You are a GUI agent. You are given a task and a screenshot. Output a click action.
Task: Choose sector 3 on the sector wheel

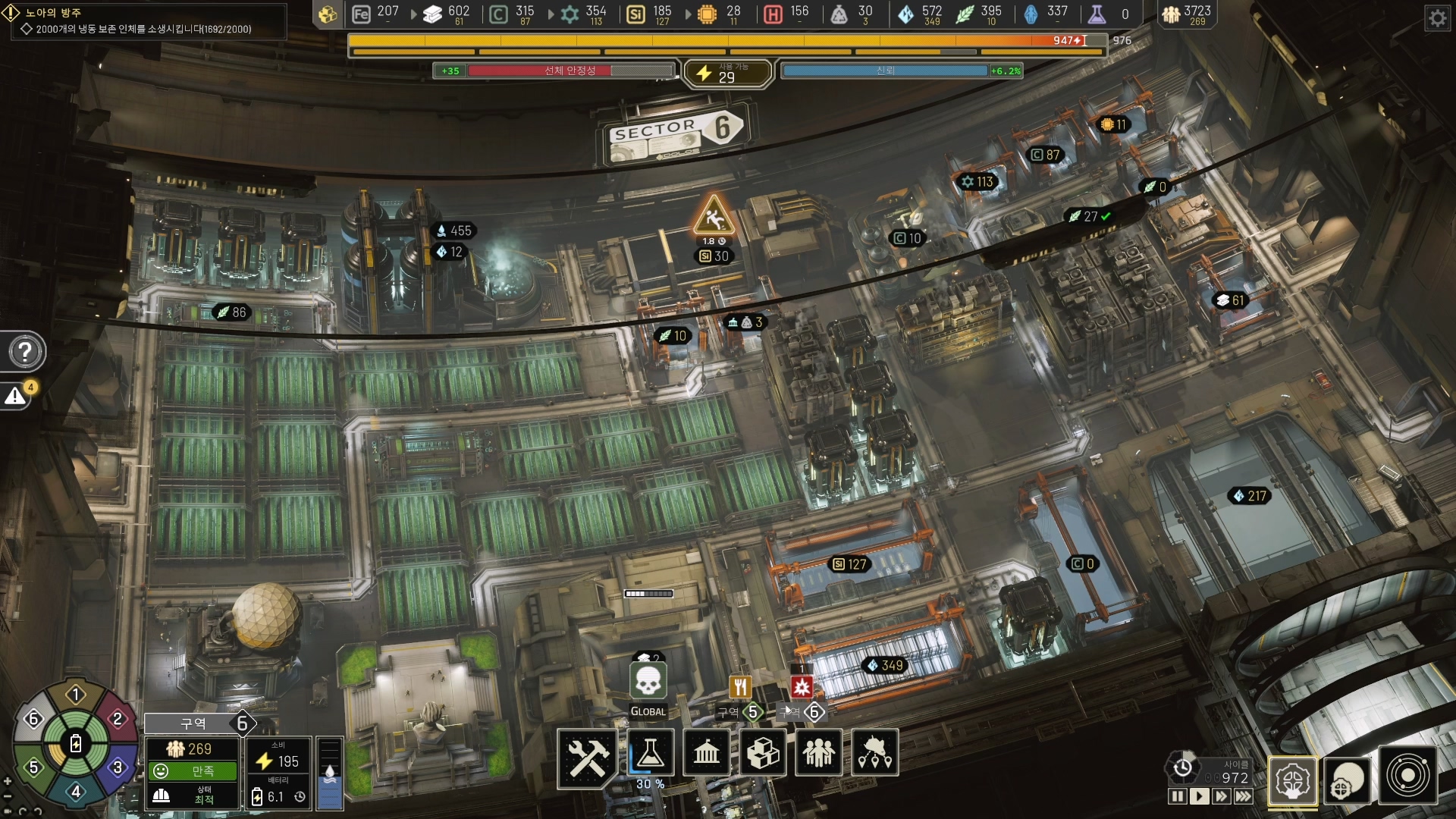coord(118,767)
